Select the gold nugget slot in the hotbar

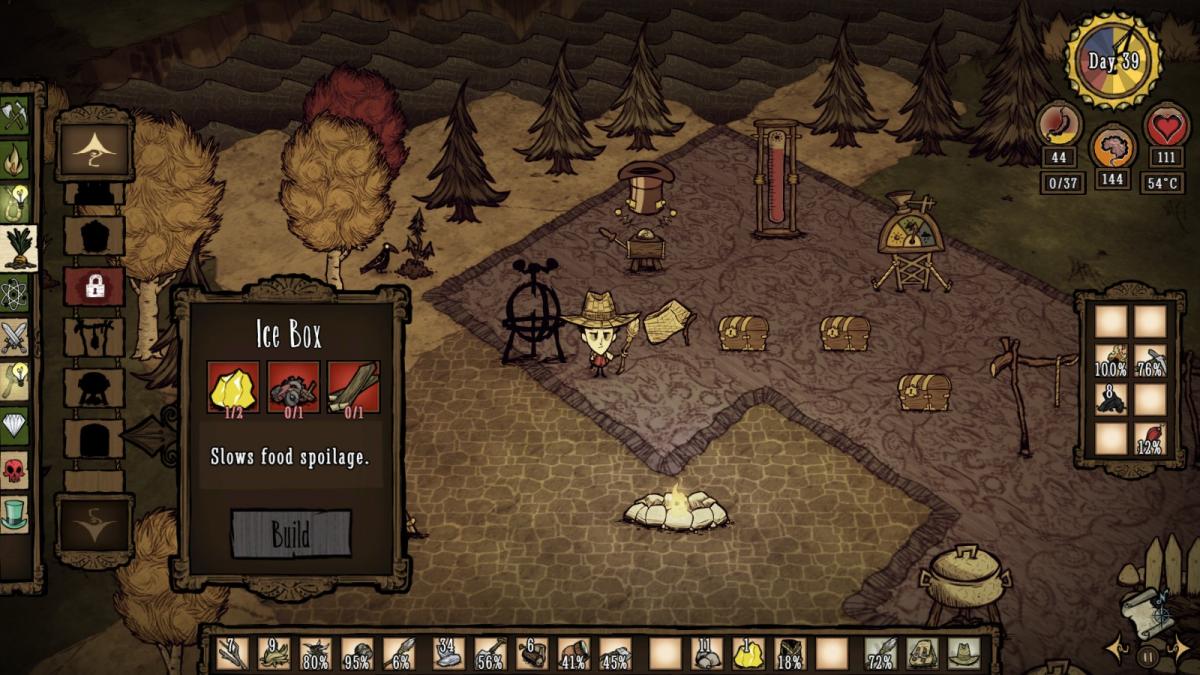(x=747, y=653)
